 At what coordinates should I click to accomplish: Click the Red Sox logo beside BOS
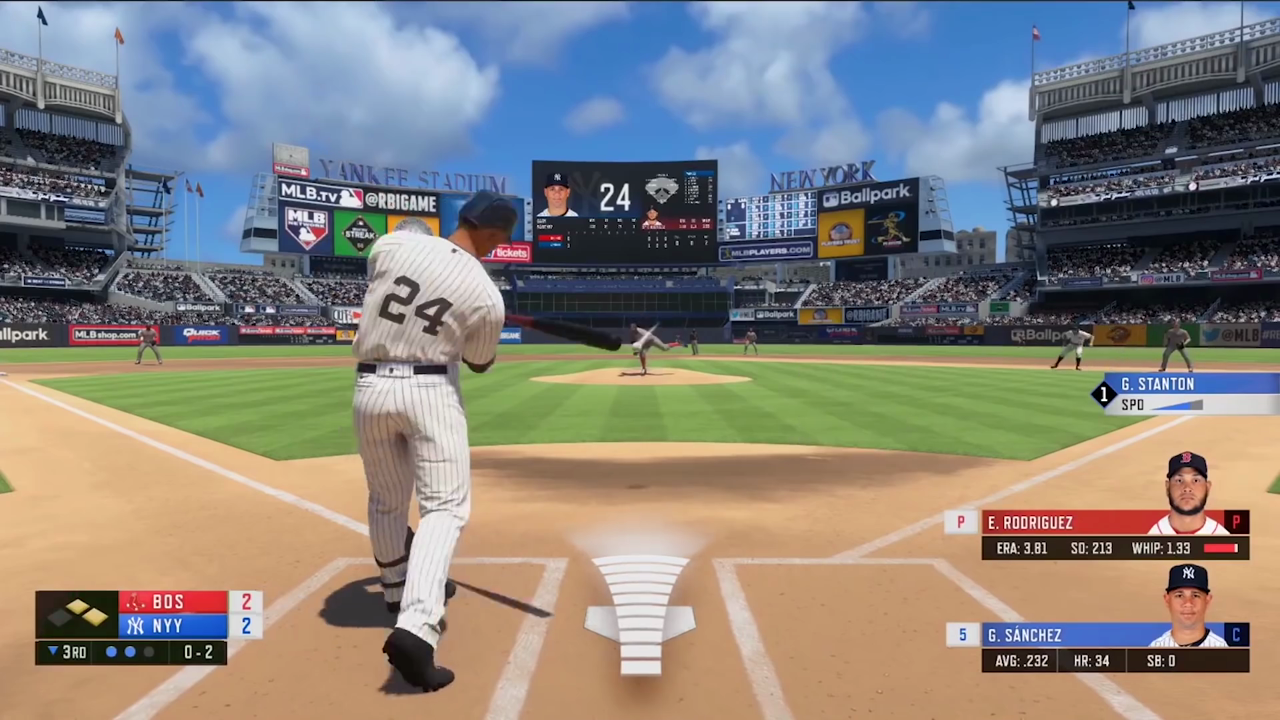(x=137, y=601)
